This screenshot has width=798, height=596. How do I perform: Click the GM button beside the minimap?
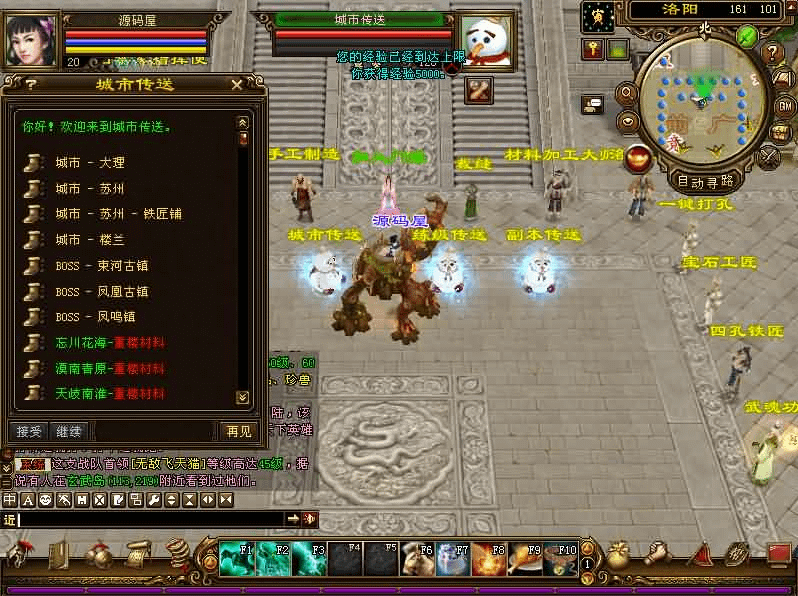pos(787,105)
